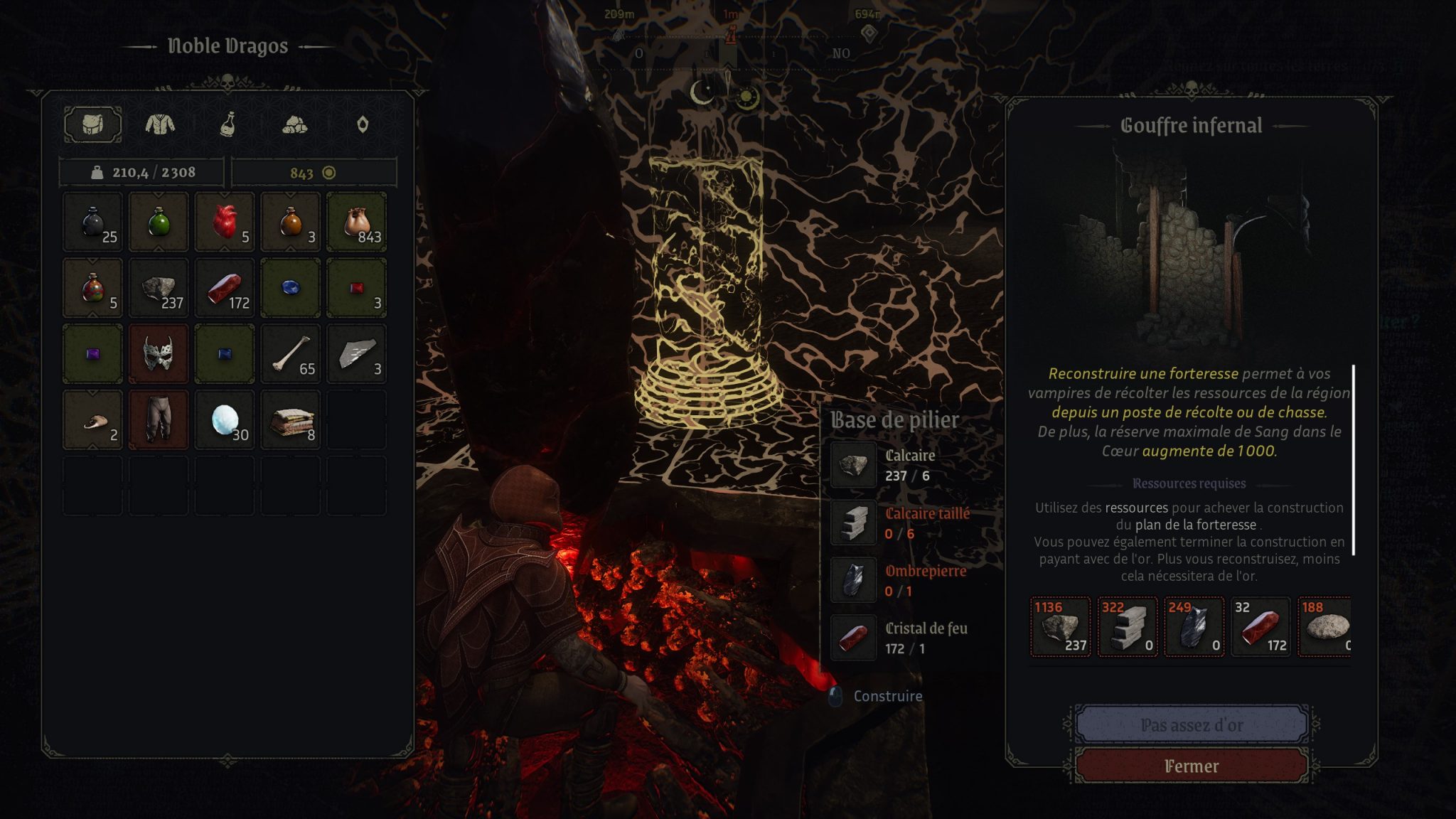
Task: Select the green potion slot
Action: pyautogui.click(x=159, y=222)
